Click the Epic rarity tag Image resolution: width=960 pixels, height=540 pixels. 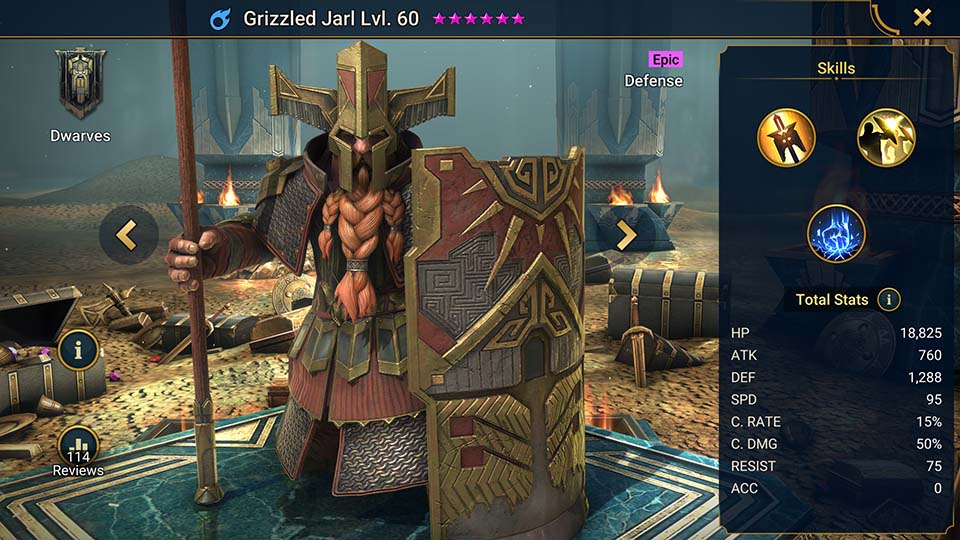click(665, 60)
